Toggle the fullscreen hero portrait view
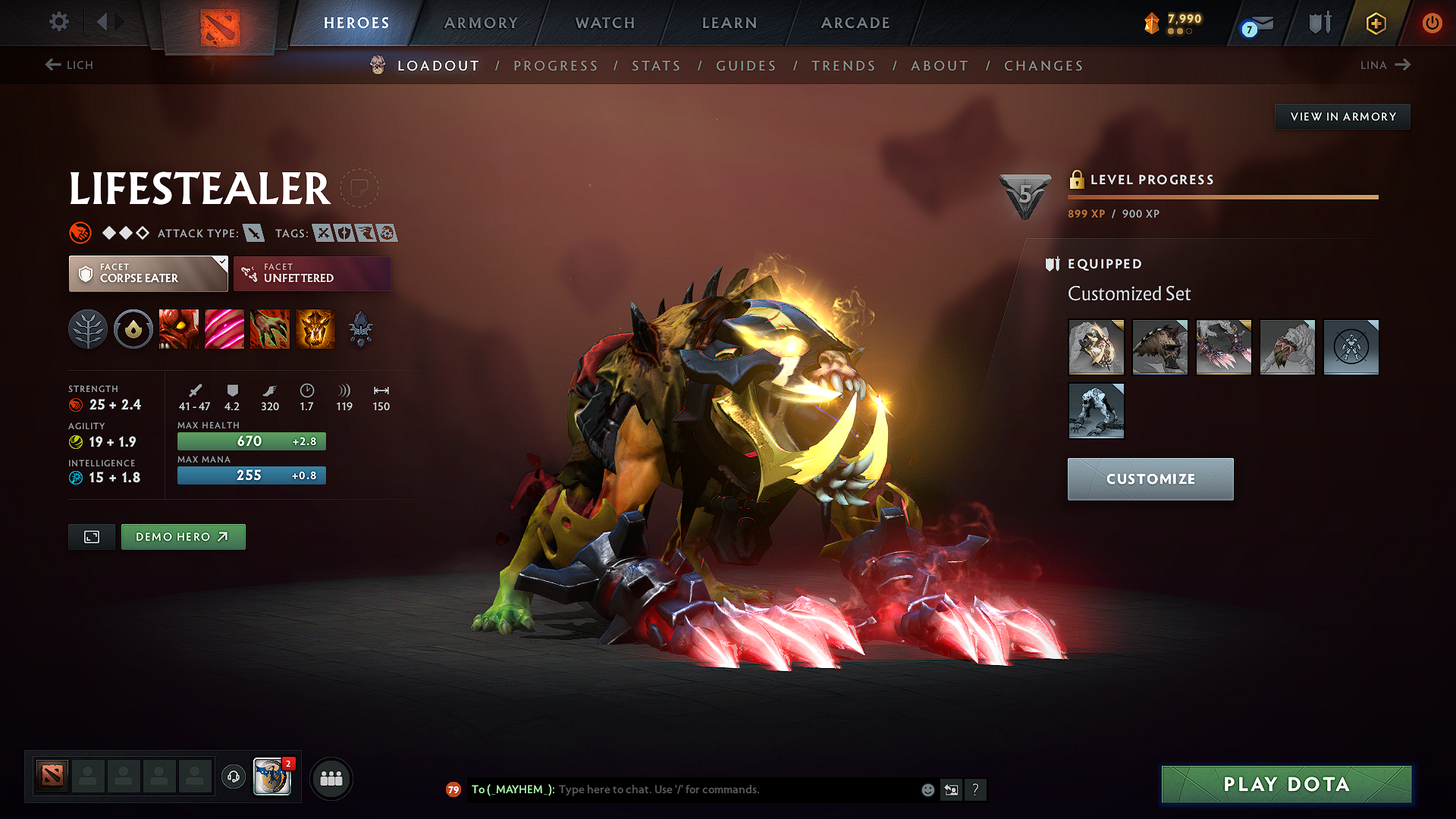The width and height of the screenshot is (1456, 819). coord(91,536)
